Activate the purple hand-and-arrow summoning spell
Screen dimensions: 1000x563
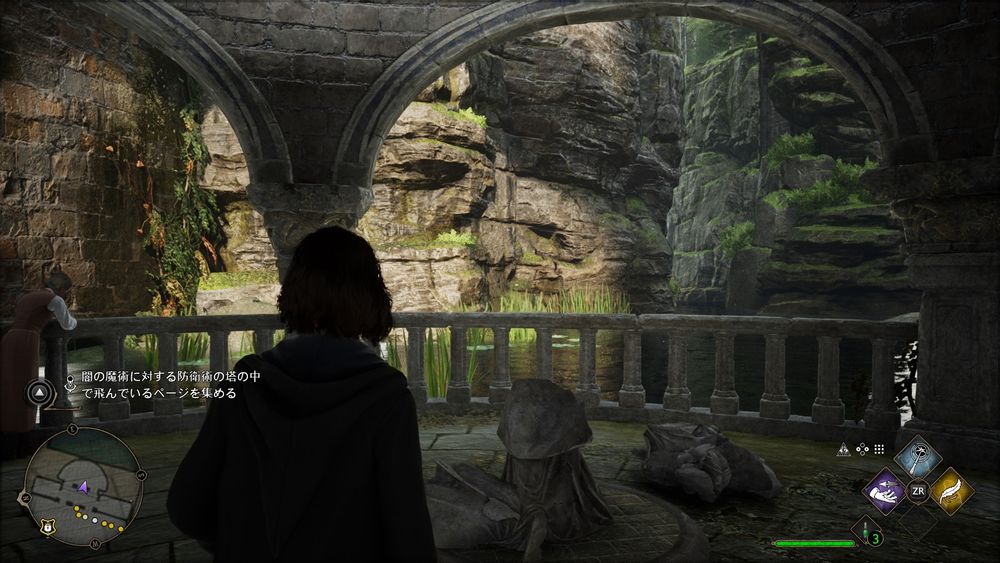point(885,491)
